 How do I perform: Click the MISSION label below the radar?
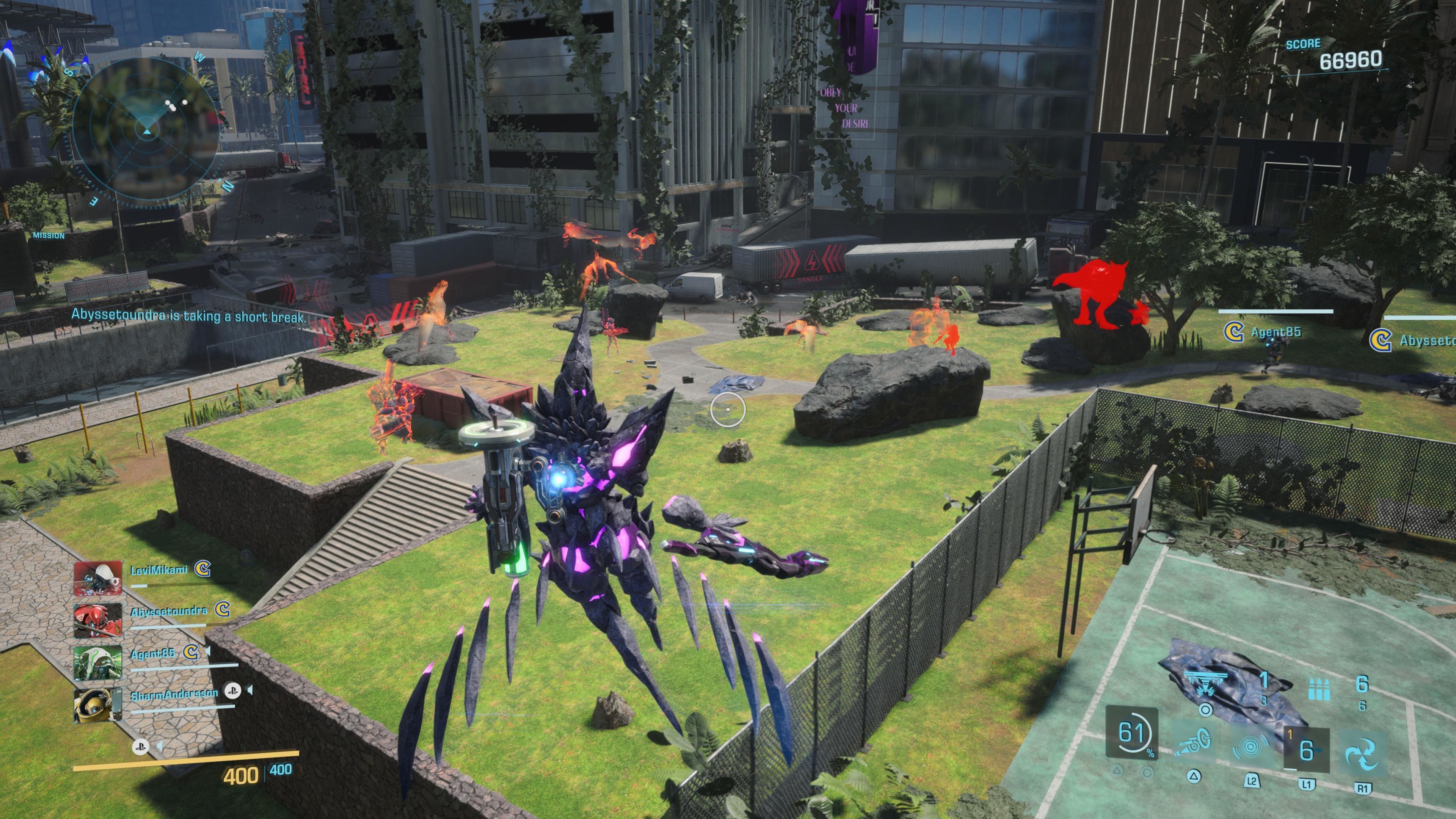click(49, 236)
